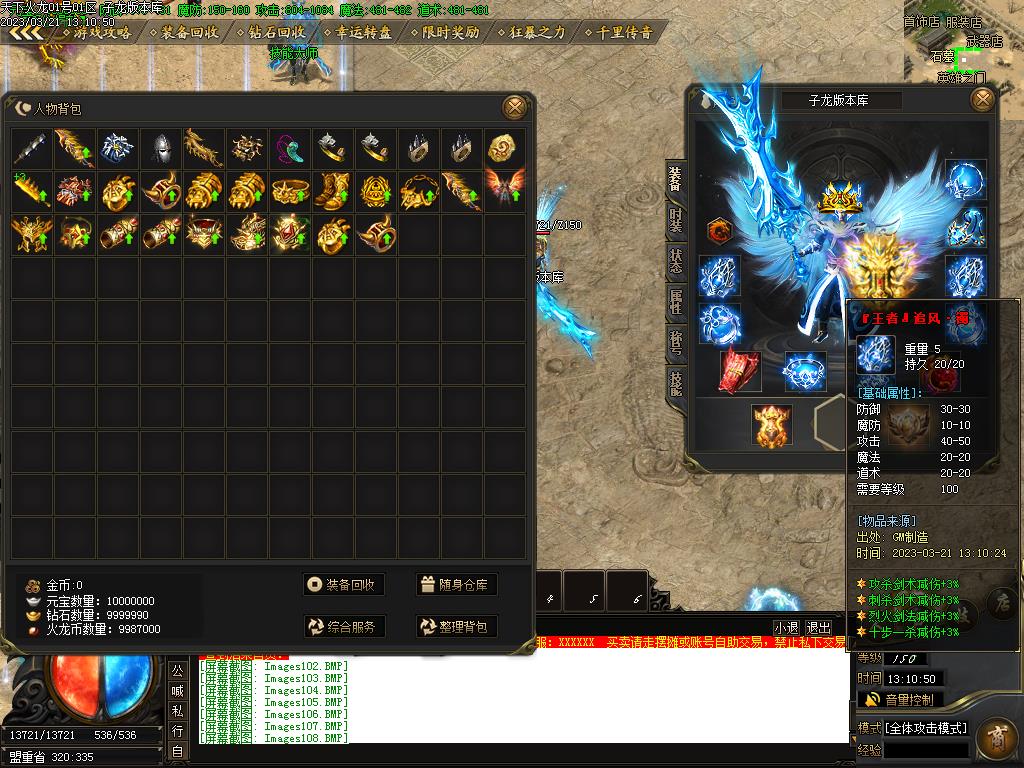Image resolution: width=1024 pixels, height=768 pixels.
Task: Open 游戏攻略 in the top menu
Action: (102, 32)
